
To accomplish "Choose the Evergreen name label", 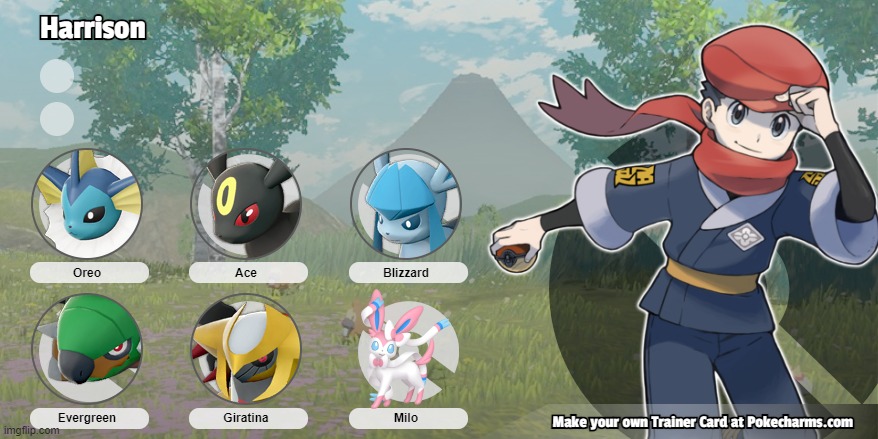I will click(x=88, y=417).
